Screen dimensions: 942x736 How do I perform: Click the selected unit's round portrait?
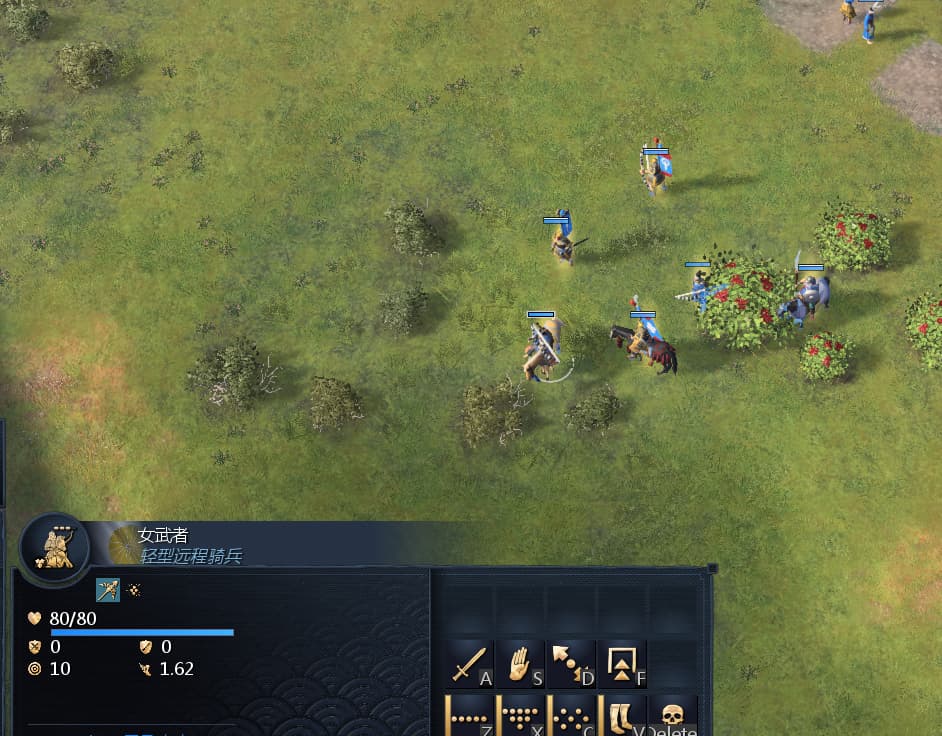(55, 548)
